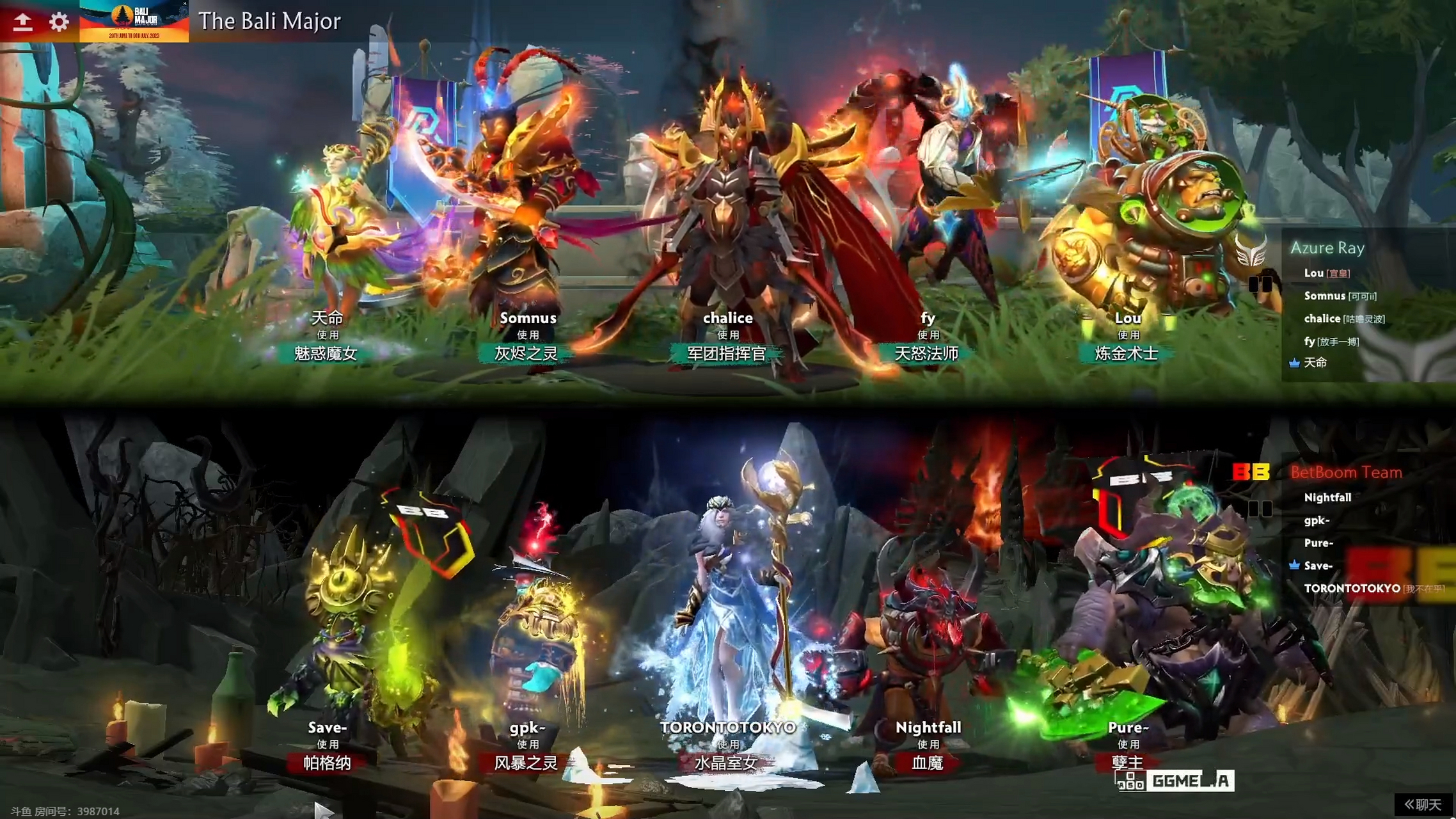1456x819 pixels.
Task: Switch to the BetBoom Team panel
Action: (1345, 473)
